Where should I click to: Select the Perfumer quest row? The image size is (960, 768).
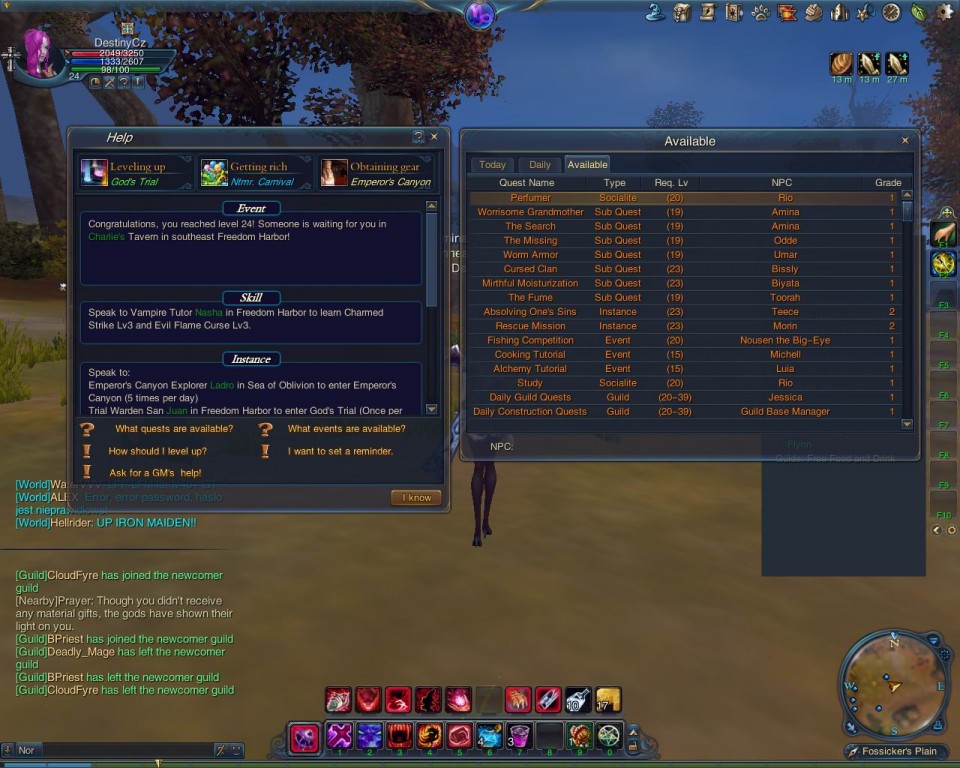(x=530, y=198)
